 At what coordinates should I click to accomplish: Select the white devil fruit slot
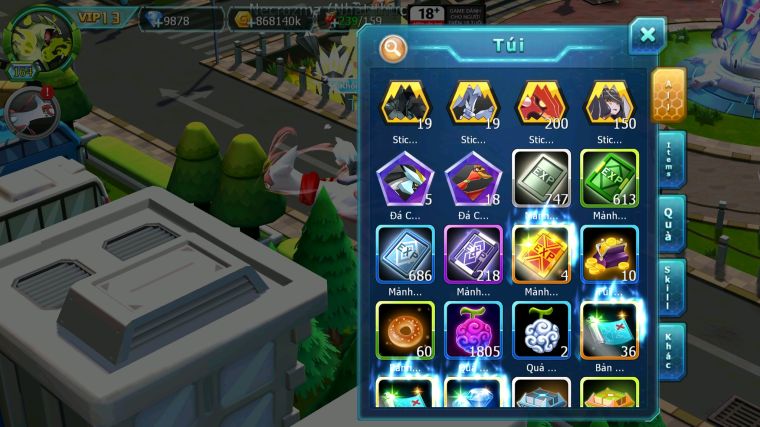coord(541,330)
